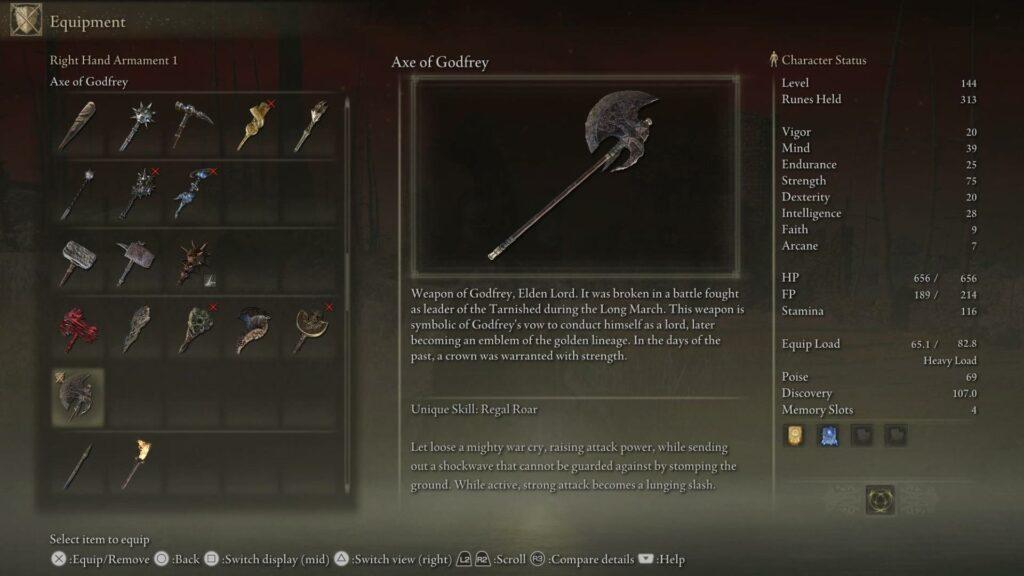Click the Equipment menu header icon
1024x576 pixels.
(26, 21)
